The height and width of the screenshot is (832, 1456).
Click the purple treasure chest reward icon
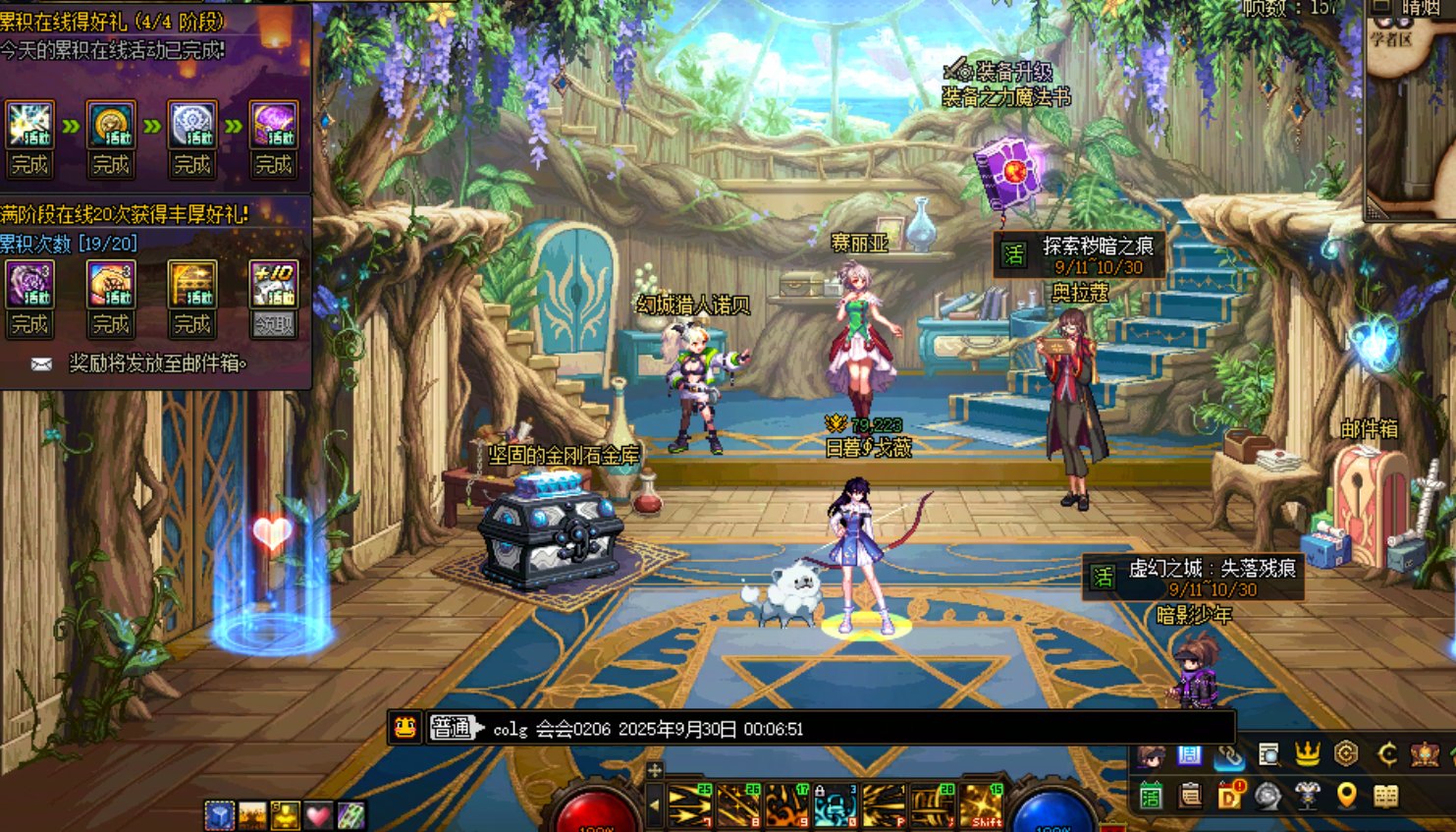[x=273, y=125]
